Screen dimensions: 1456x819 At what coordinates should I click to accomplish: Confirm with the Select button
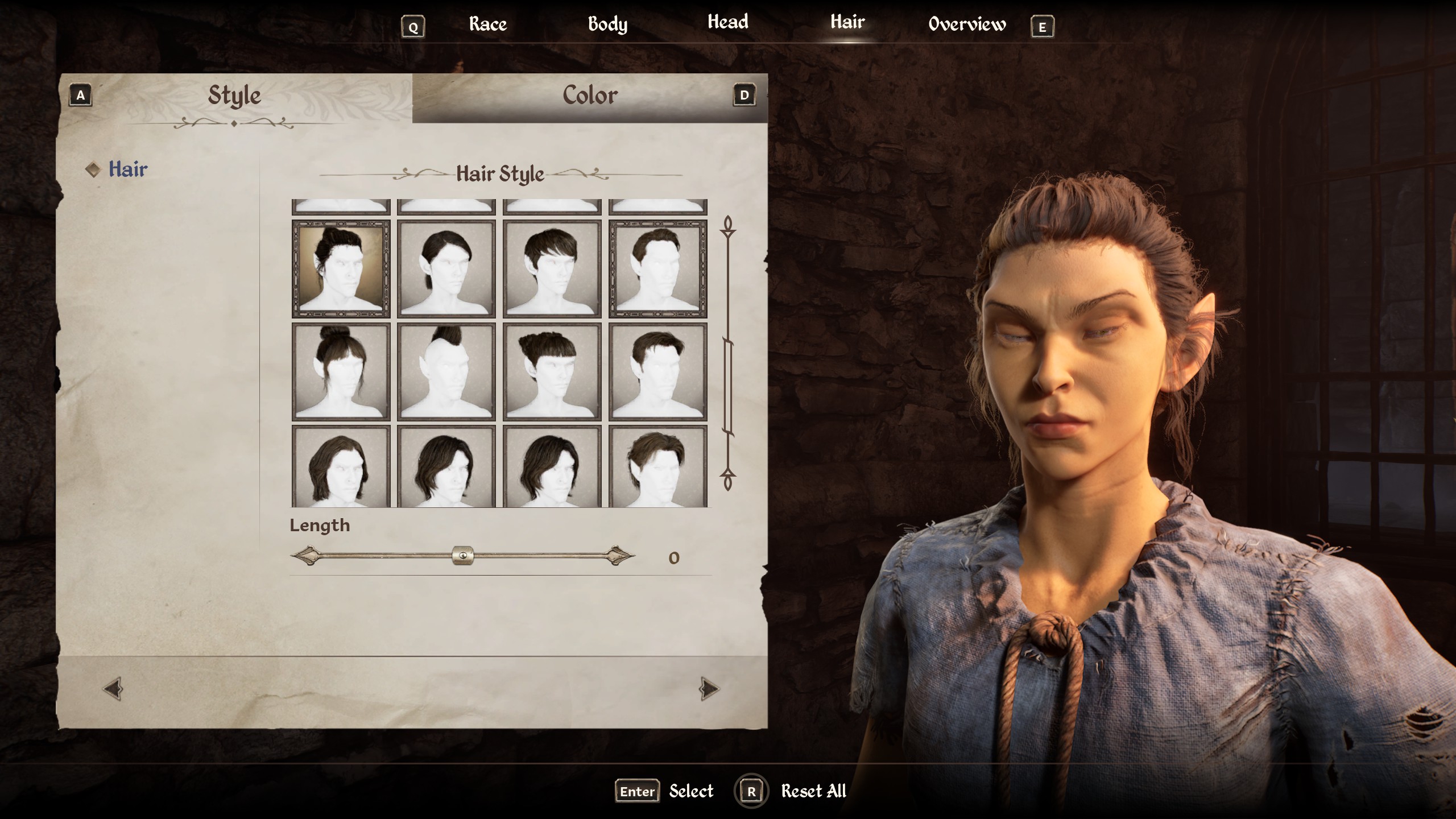(x=690, y=791)
